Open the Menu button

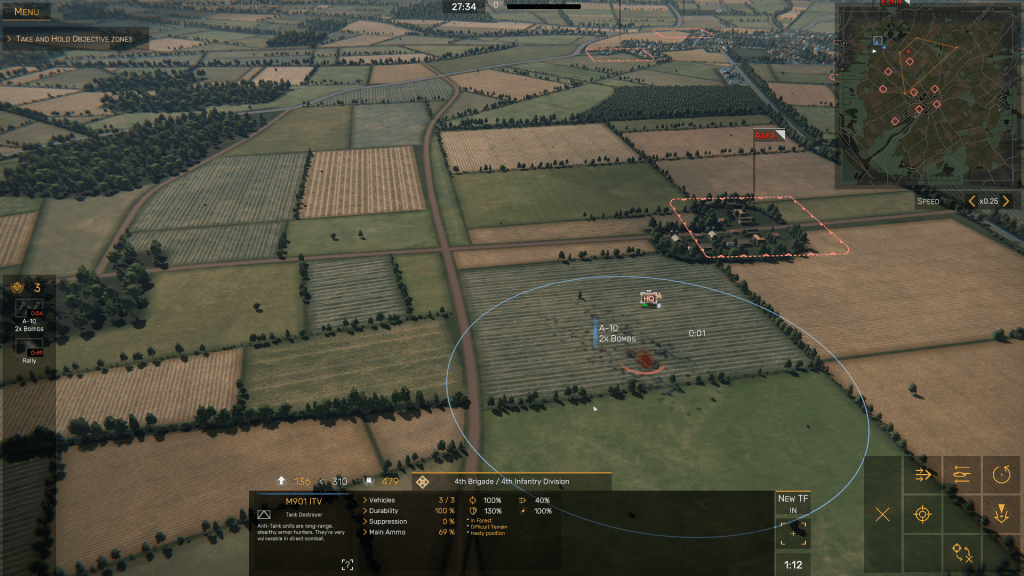point(27,11)
